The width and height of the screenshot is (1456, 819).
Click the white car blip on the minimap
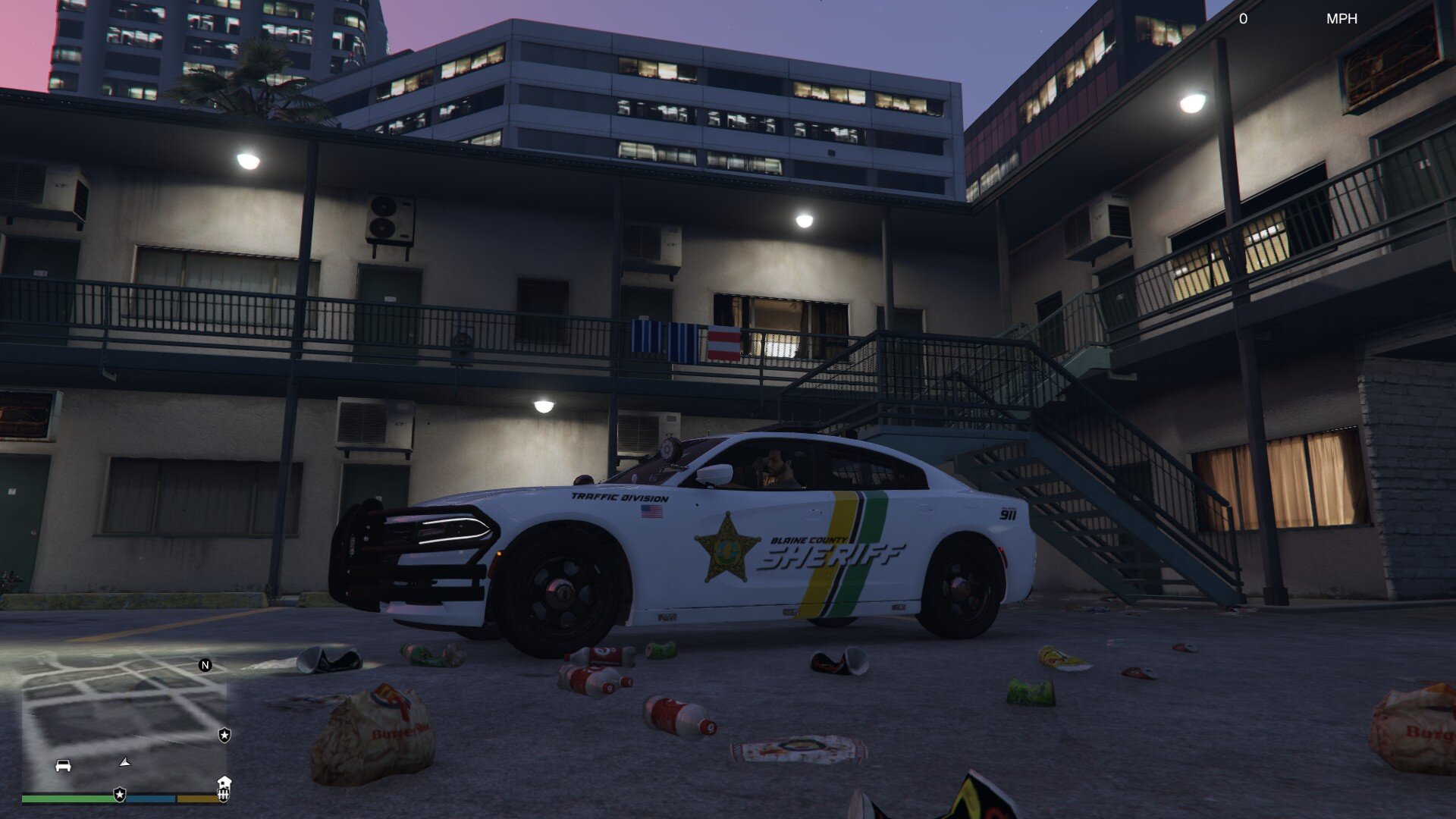pos(63,765)
